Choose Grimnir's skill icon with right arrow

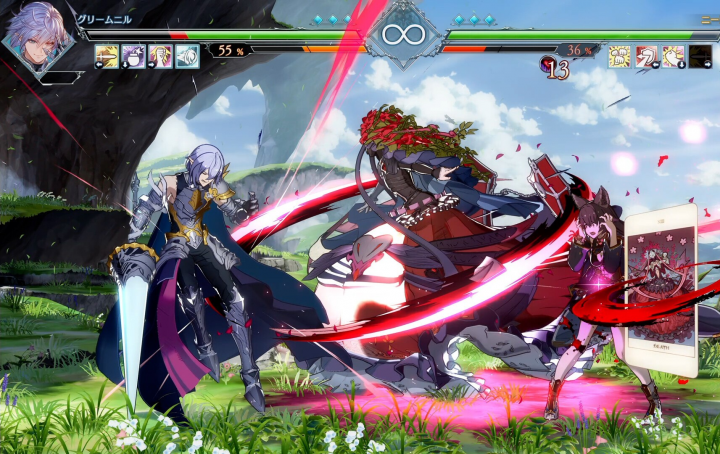(160, 56)
